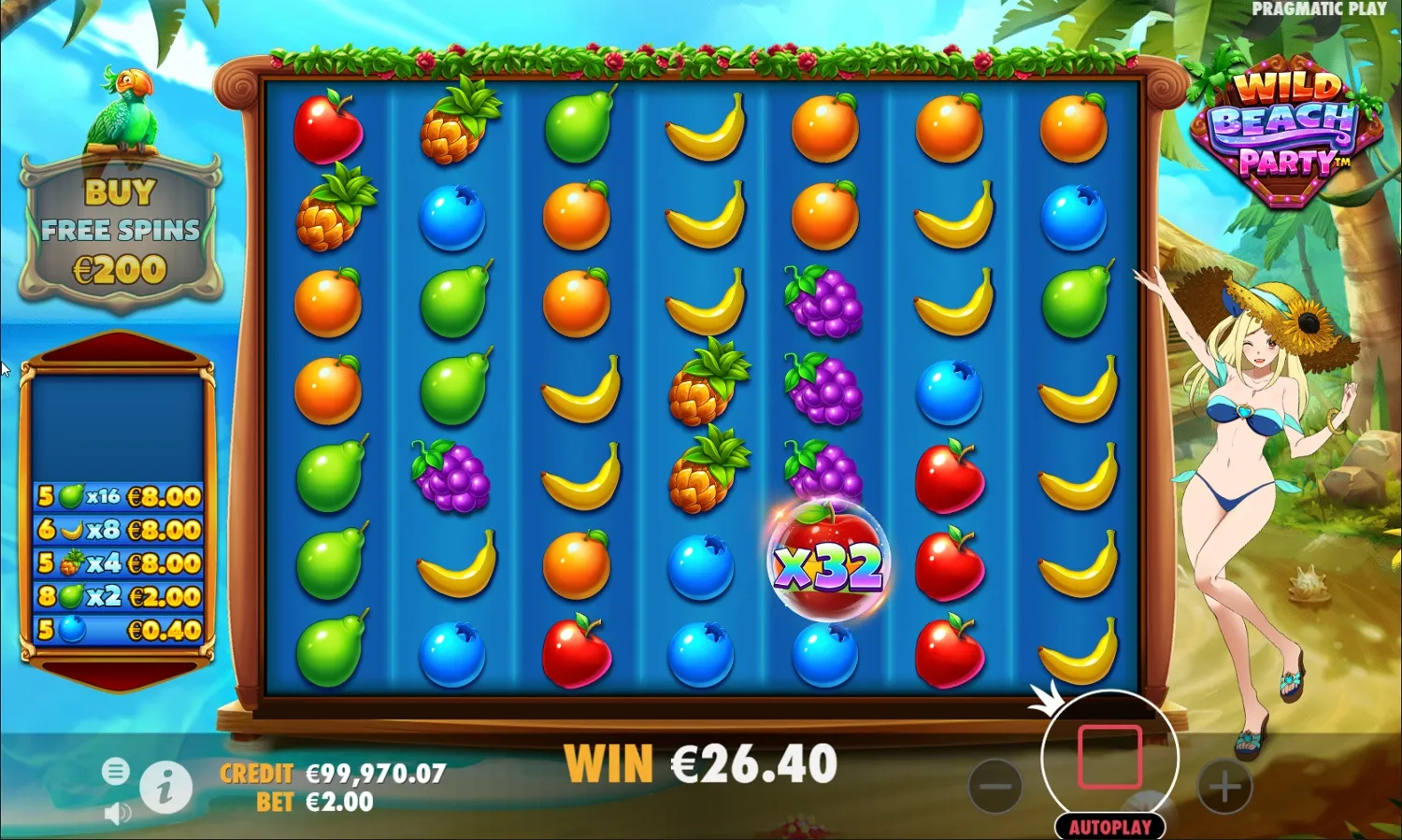This screenshot has width=1402, height=840.
Task: Decrease the bet amount
Action: coord(995,787)
